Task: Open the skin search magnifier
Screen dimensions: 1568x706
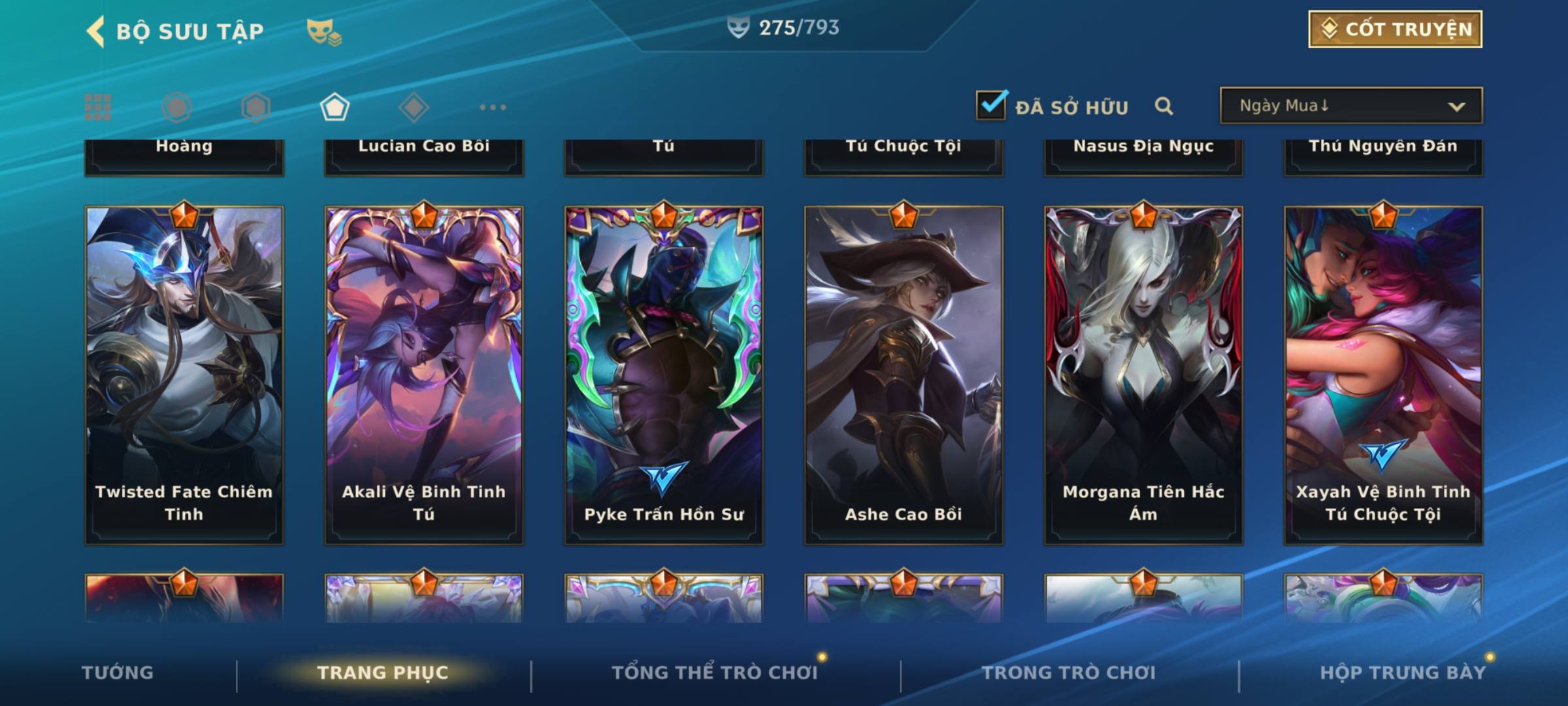Action: pyautogui.click(x=1164, y=106)
